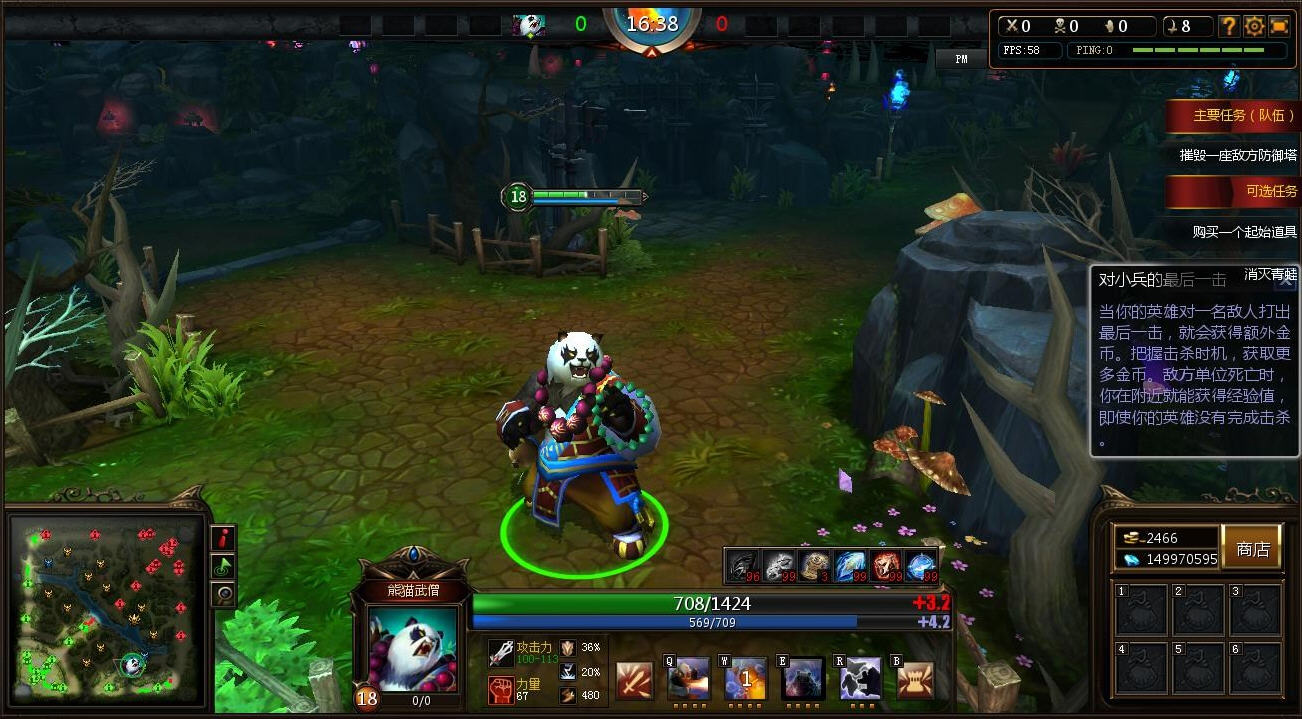Activate the E skill icon
Viewport: 1302px width, 719px height.
coord(803,680)
